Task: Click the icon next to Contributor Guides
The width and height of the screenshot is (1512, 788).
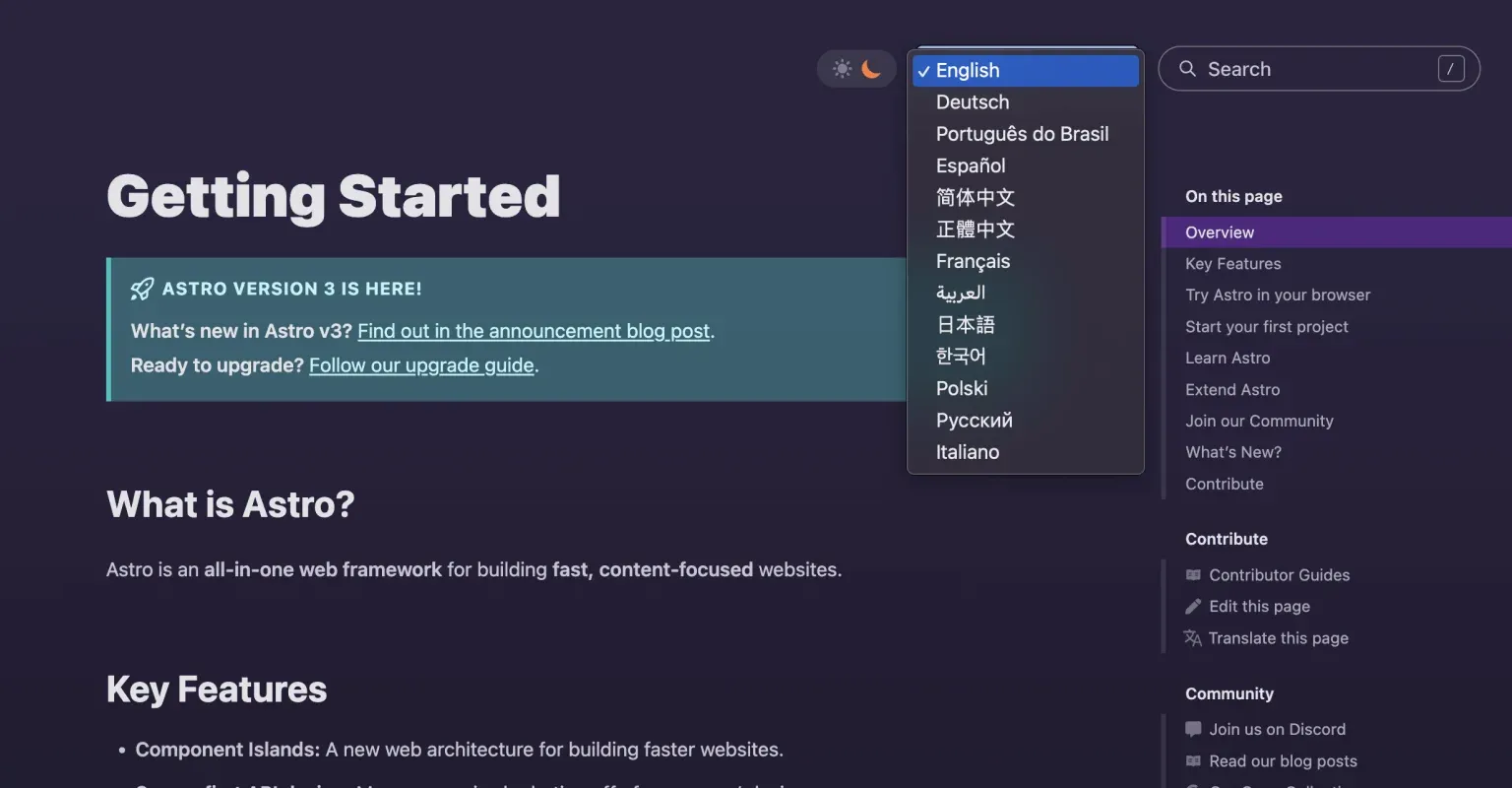Action: [1192, 574]
